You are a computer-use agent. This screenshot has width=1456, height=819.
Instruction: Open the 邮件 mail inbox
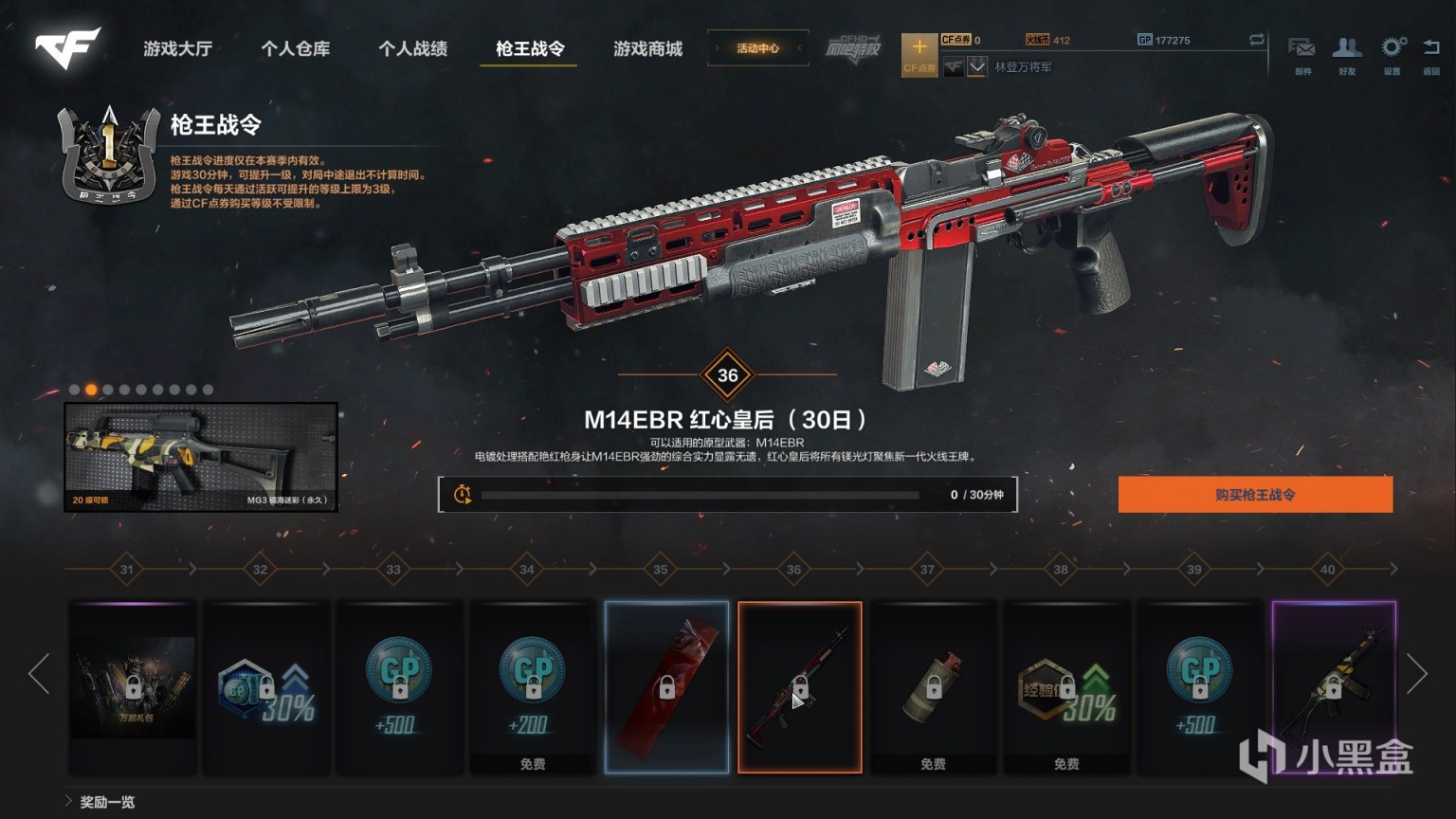point(1301,53)
